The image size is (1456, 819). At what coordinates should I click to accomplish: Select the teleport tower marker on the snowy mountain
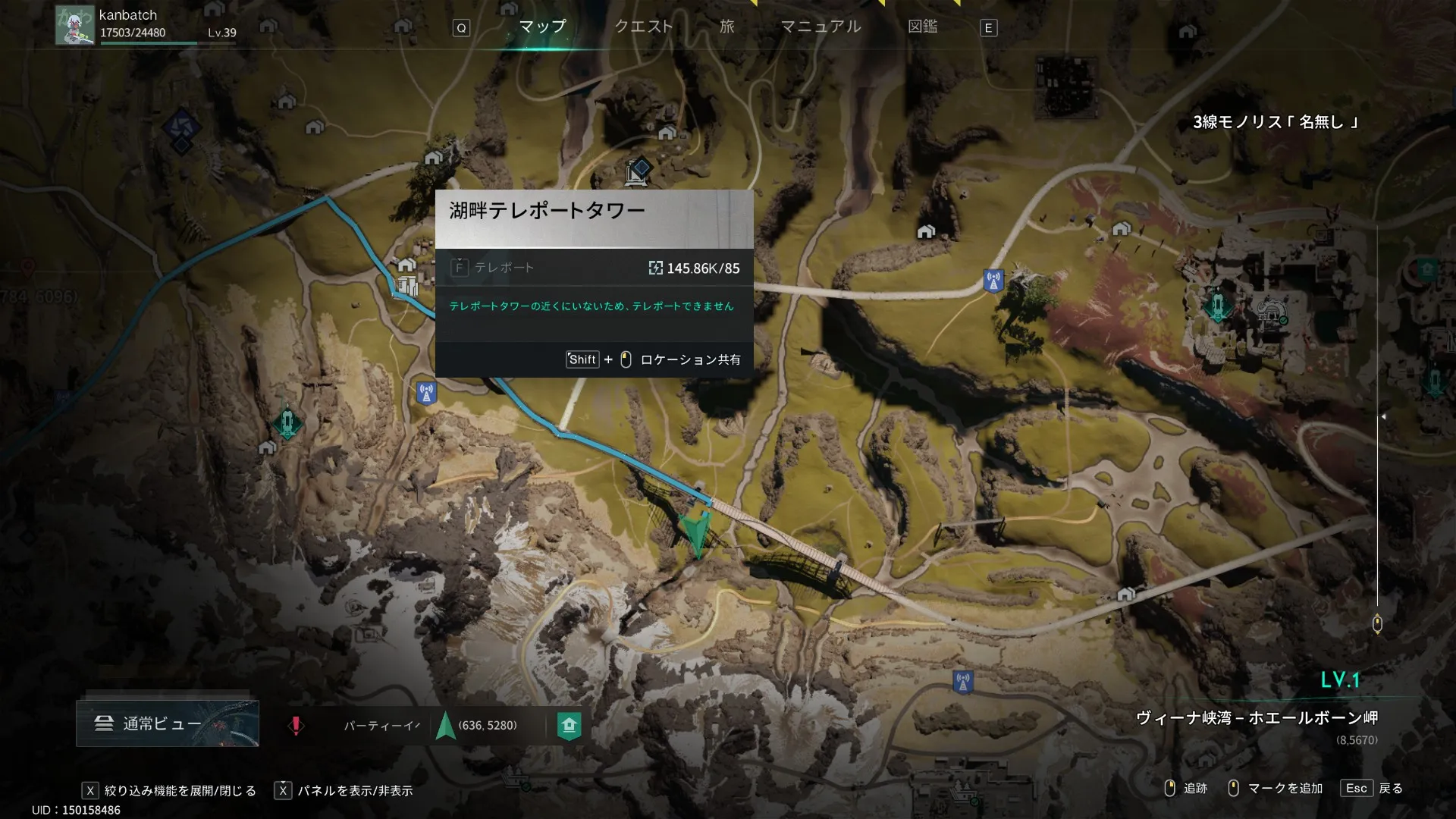(x=963, y=681)
